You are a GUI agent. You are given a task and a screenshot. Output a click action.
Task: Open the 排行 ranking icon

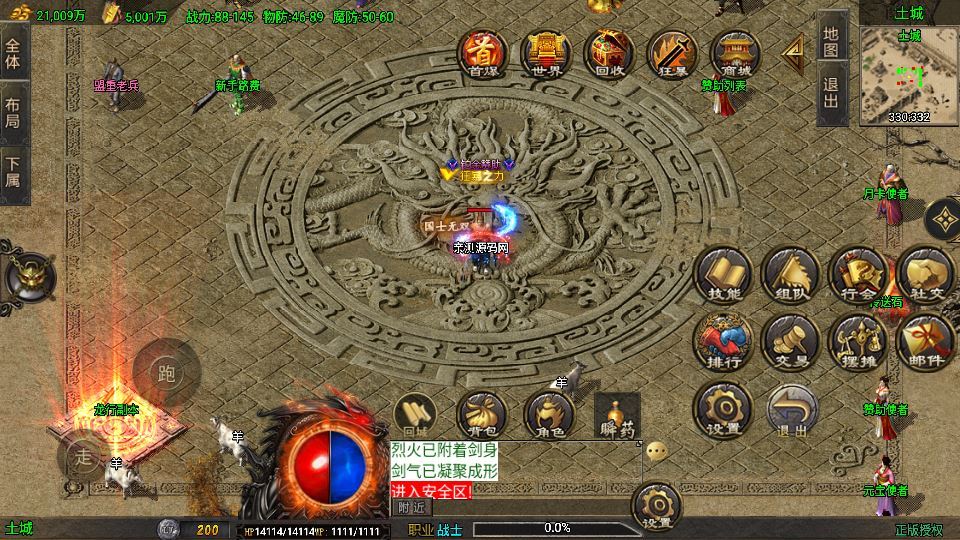724,342
